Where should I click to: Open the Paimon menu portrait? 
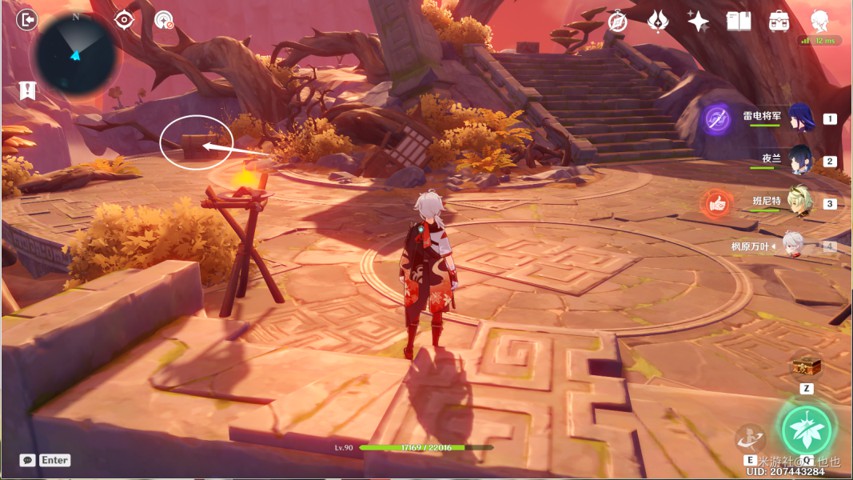click(820, 21)
